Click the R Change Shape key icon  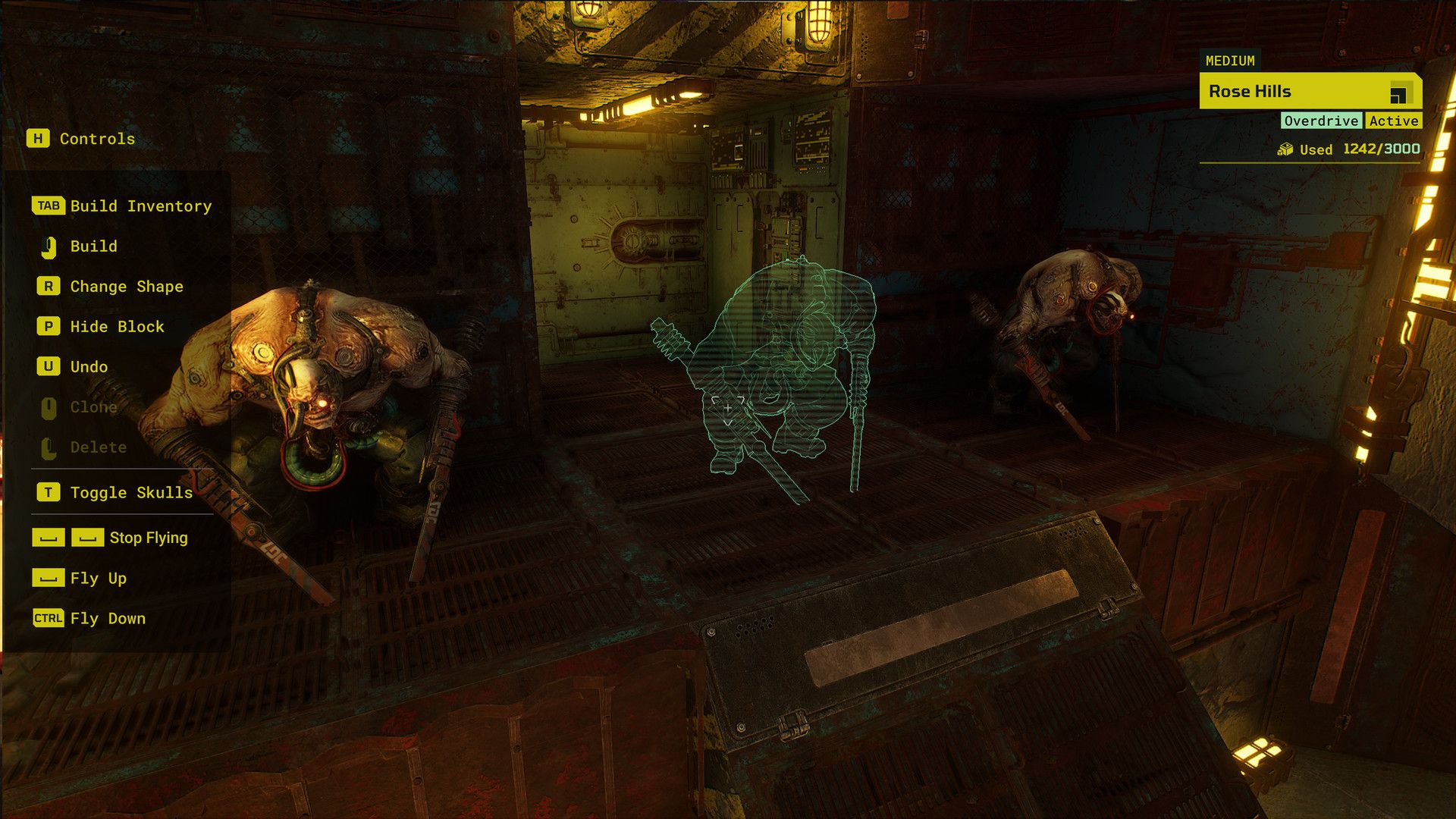coord(48,287)
